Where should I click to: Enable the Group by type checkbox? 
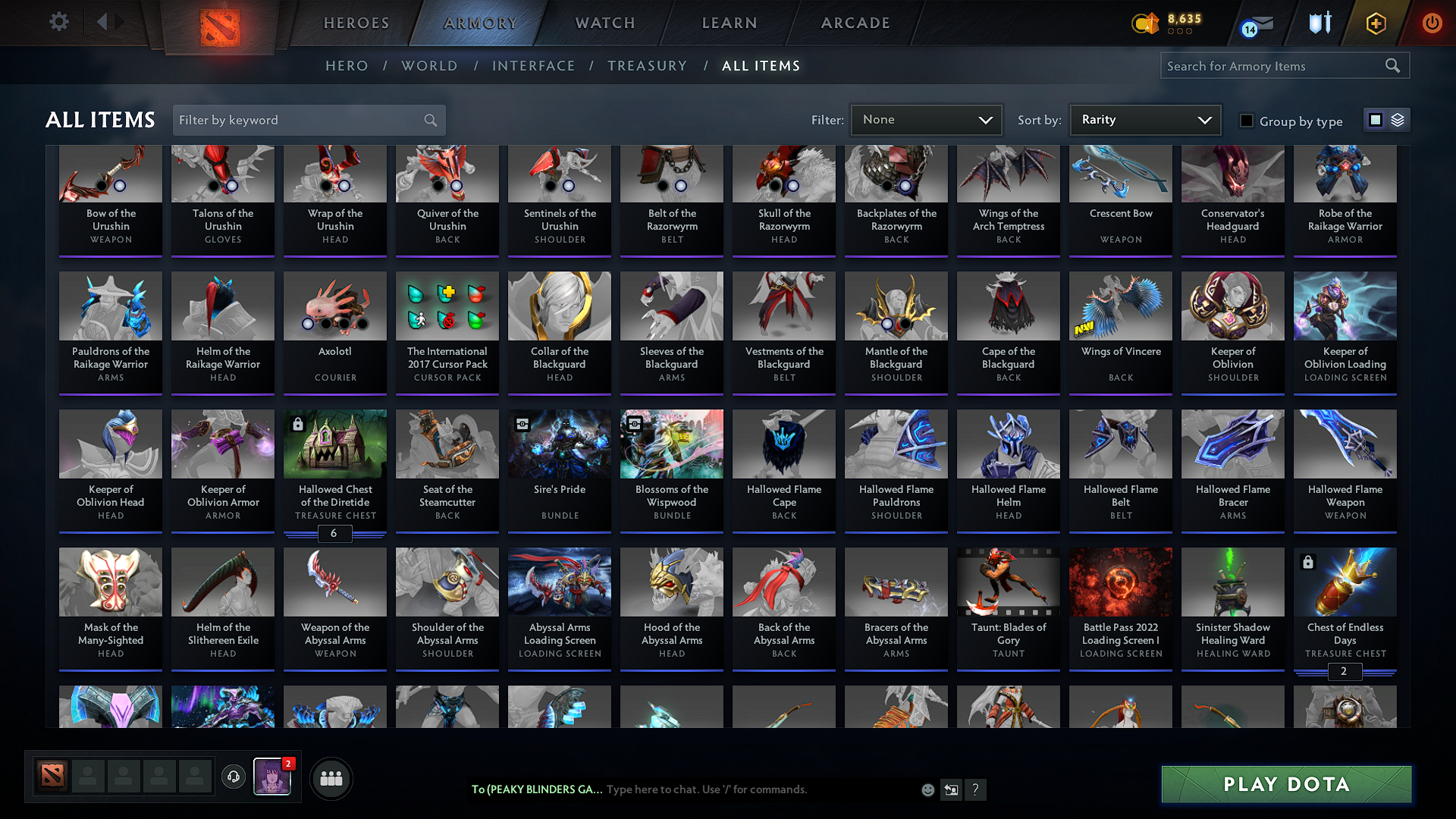(x=1246, y=120)
